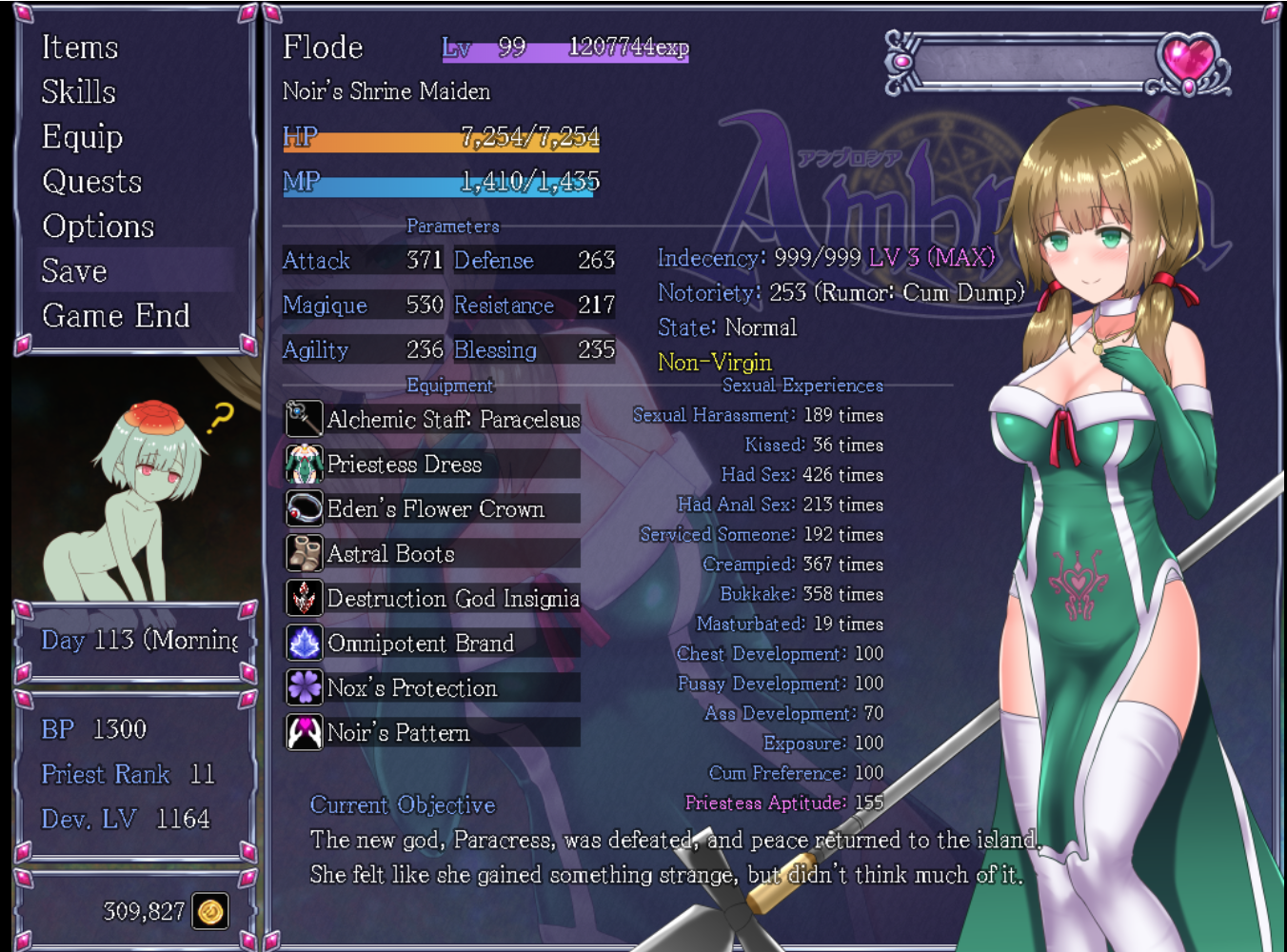The height and width of the screenshot is (952, 1287).
Task: Open the Items menu
Action: pos(80,48)
